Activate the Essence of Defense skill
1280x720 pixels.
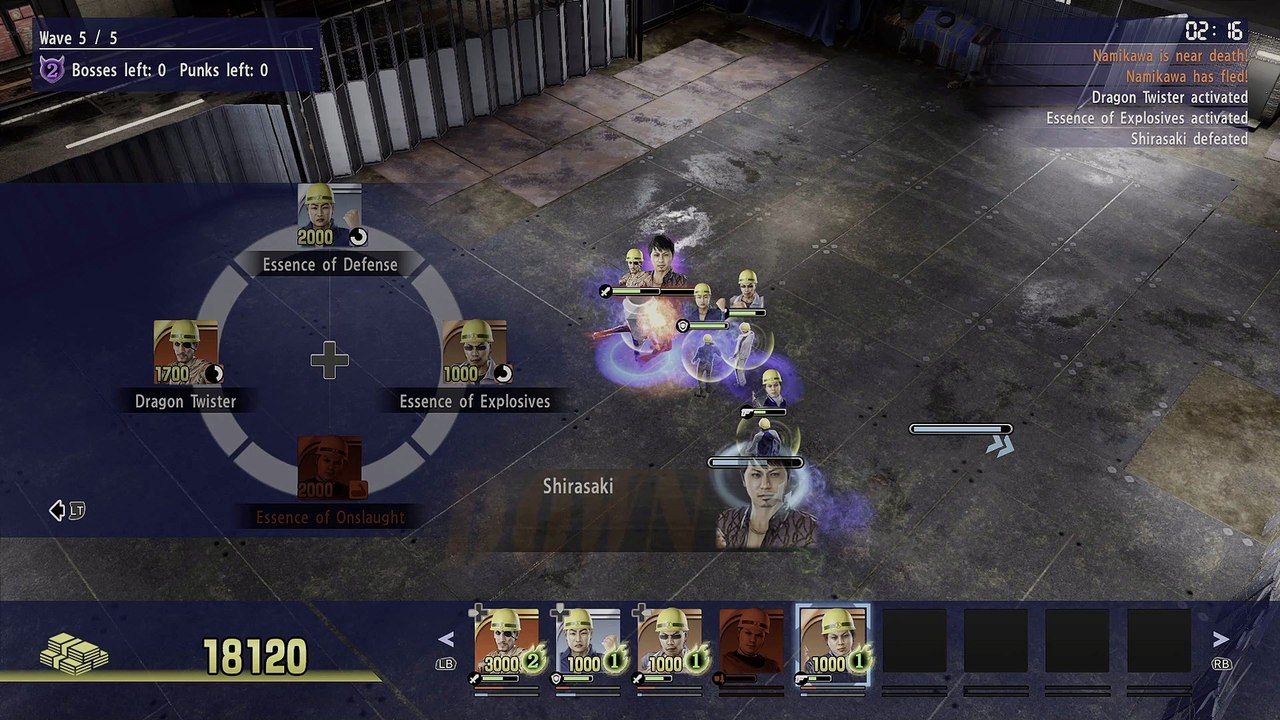(x=330, y=215)
